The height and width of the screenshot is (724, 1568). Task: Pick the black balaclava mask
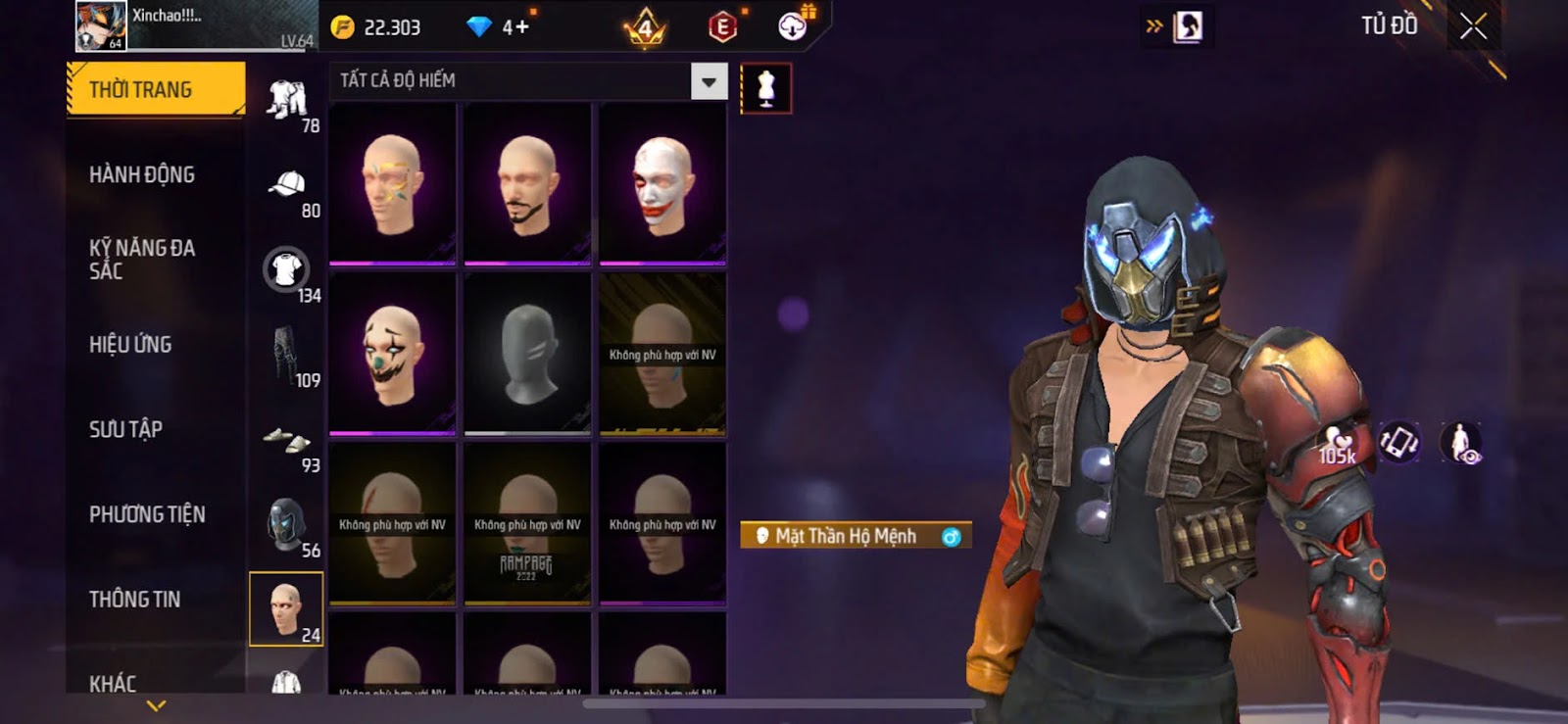click(x=527, y=354)
